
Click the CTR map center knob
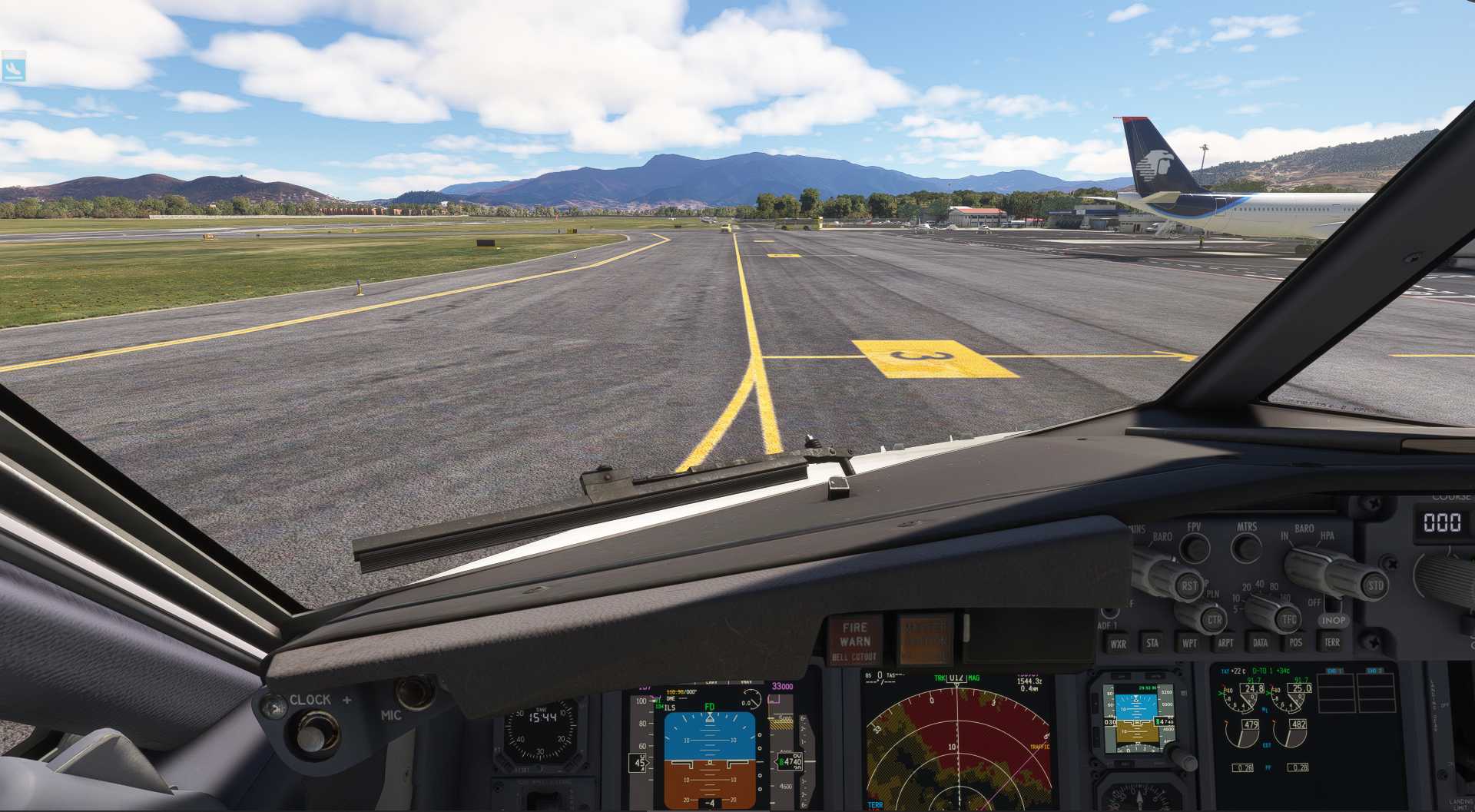(1213, 619)
